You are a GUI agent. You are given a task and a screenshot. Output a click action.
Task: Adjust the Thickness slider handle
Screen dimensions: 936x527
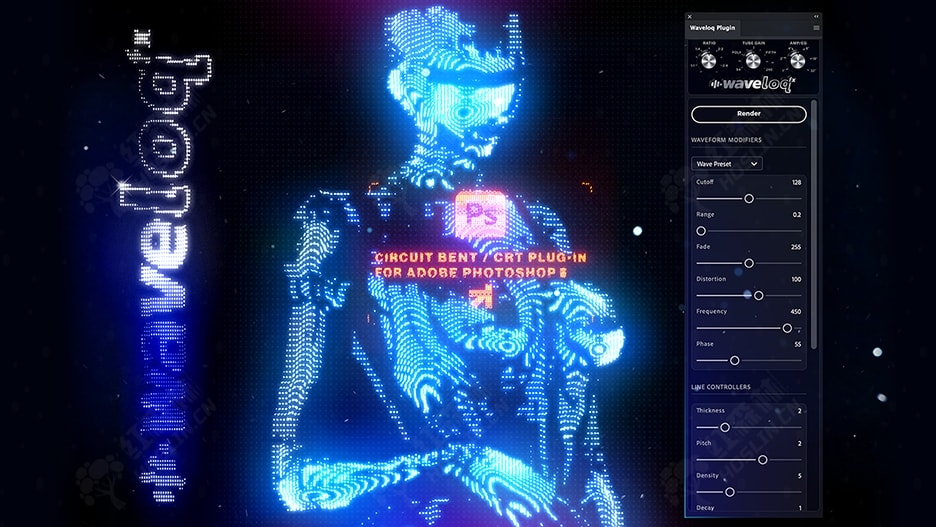click(x=725, y=427)
